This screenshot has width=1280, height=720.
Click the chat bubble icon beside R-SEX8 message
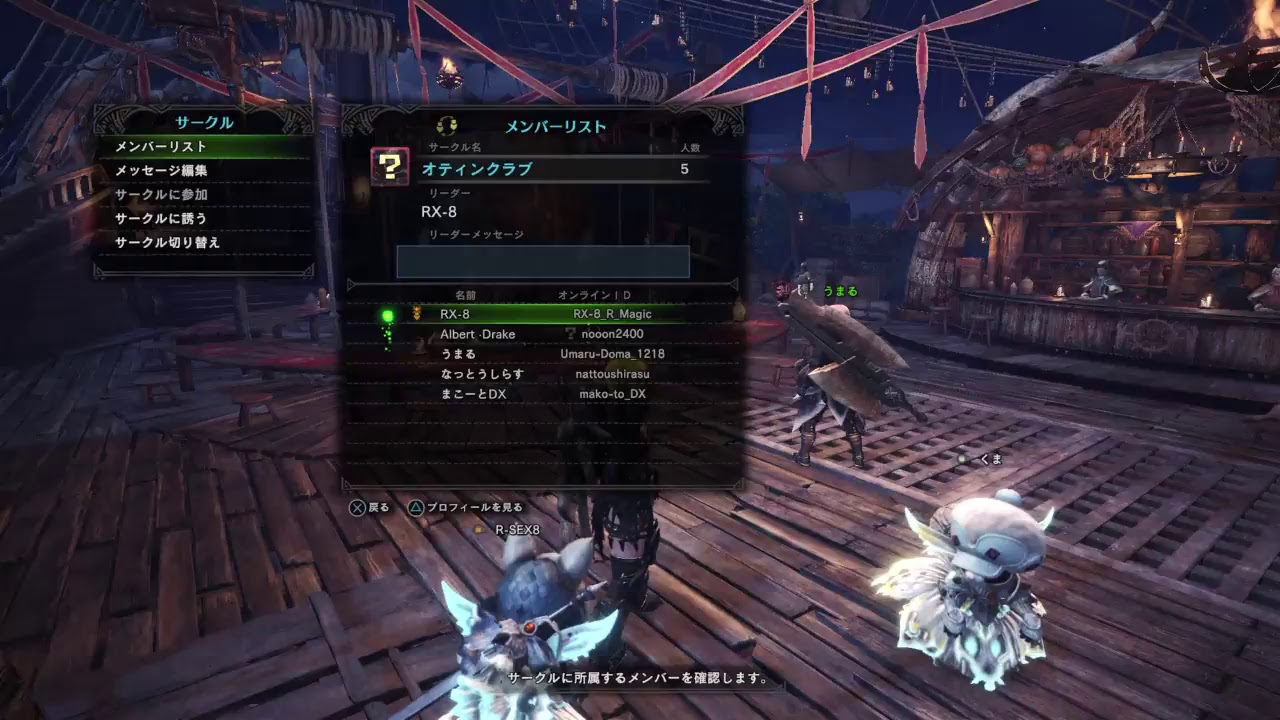coord(479,529)
